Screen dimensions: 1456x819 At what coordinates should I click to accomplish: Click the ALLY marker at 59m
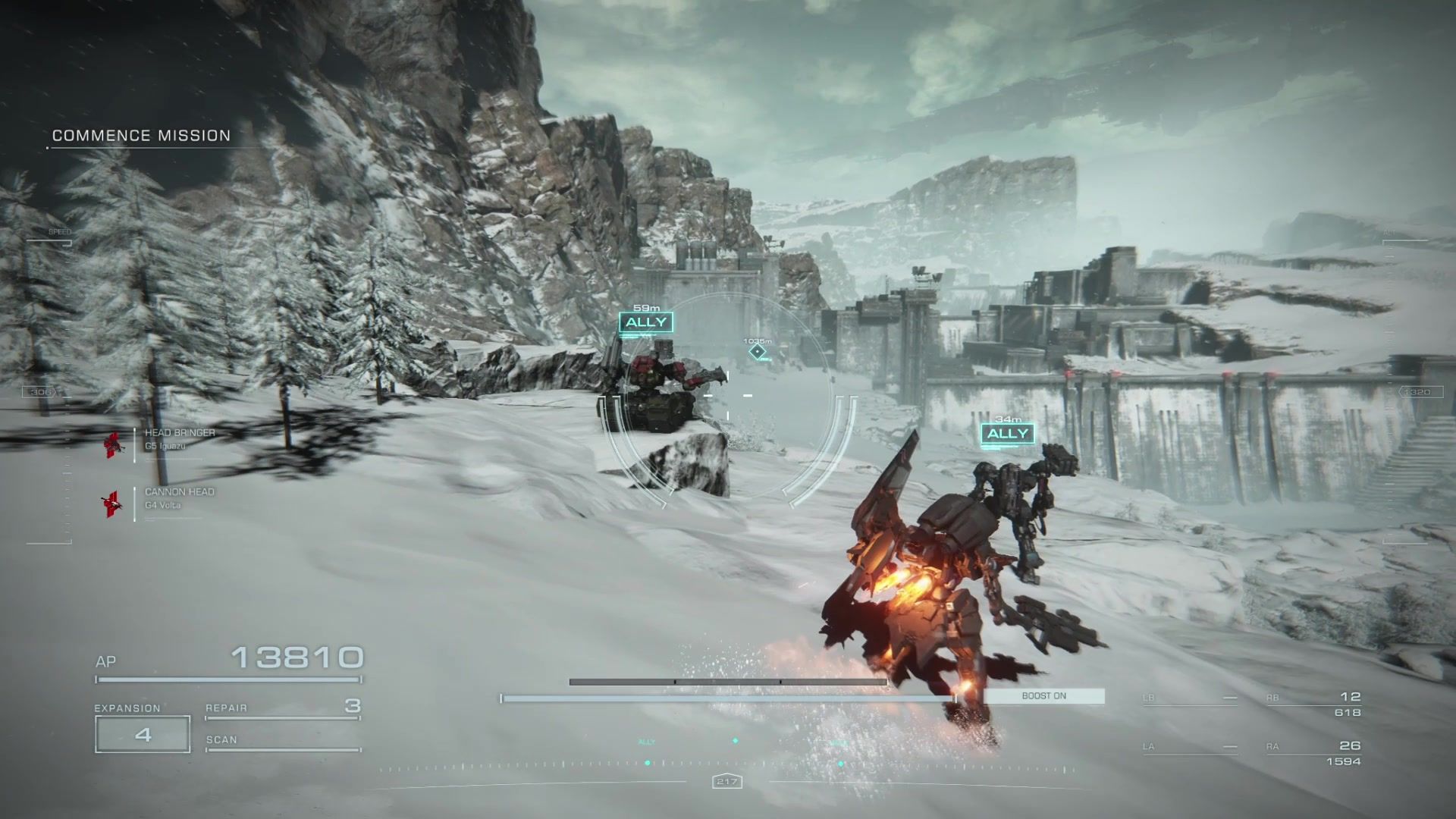pyautogui.click(x=646, y=322)
